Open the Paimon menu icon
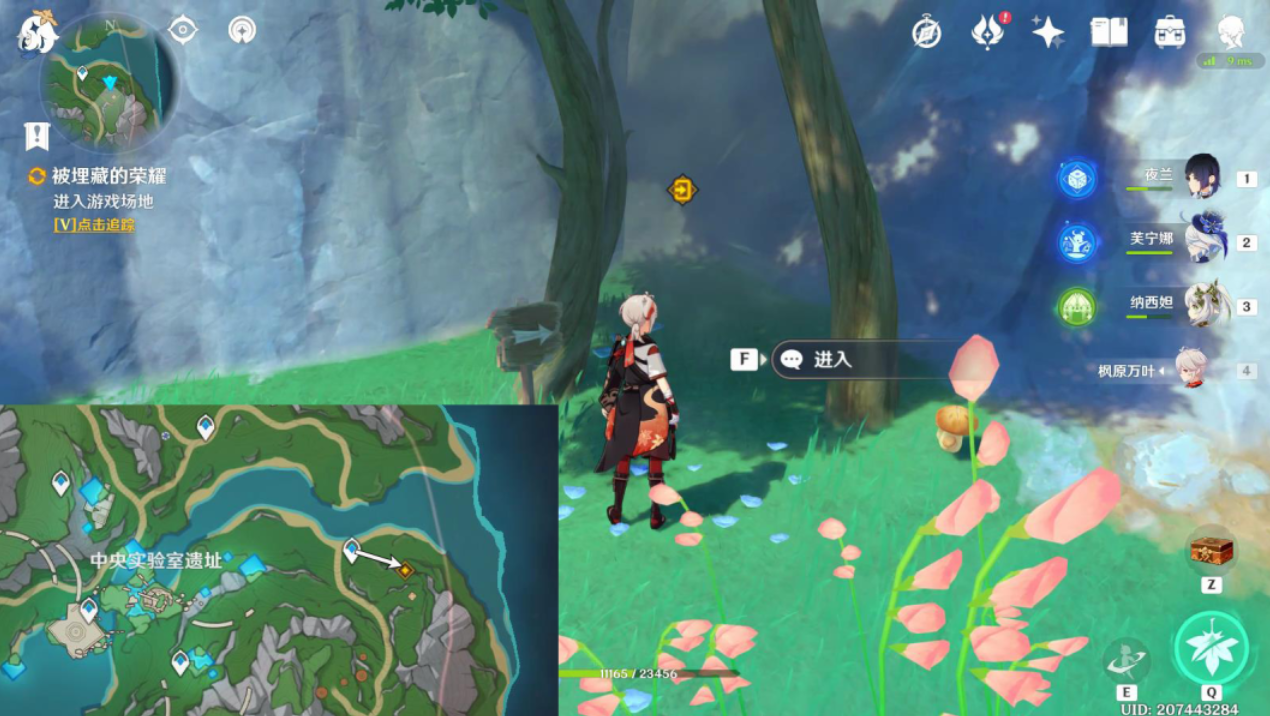Image resolution: width=1270 pixels, height=716 pixels. pyautogui.click(x=37, y=32)
